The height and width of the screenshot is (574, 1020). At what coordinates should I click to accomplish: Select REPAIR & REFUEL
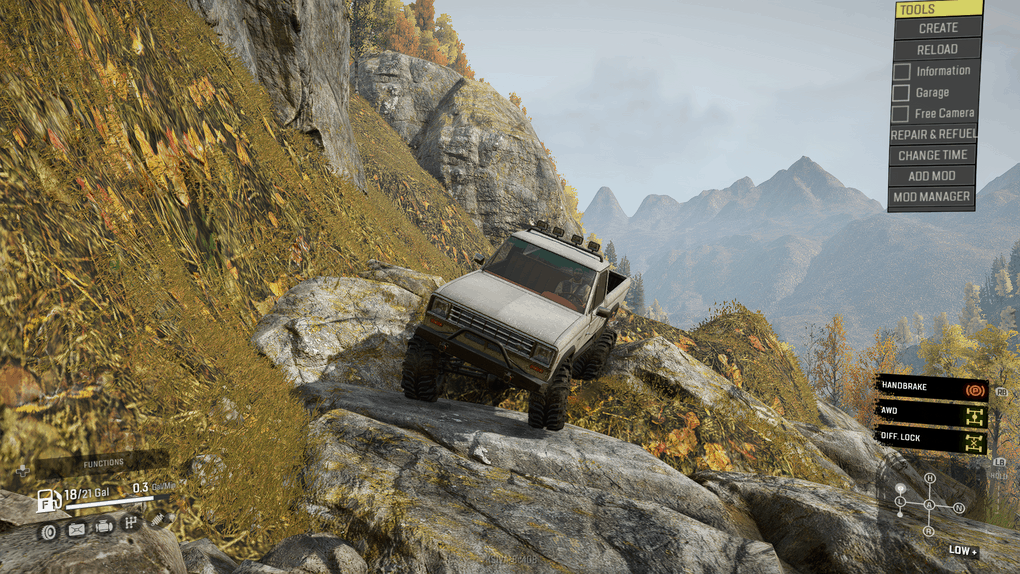pos(933,134)
